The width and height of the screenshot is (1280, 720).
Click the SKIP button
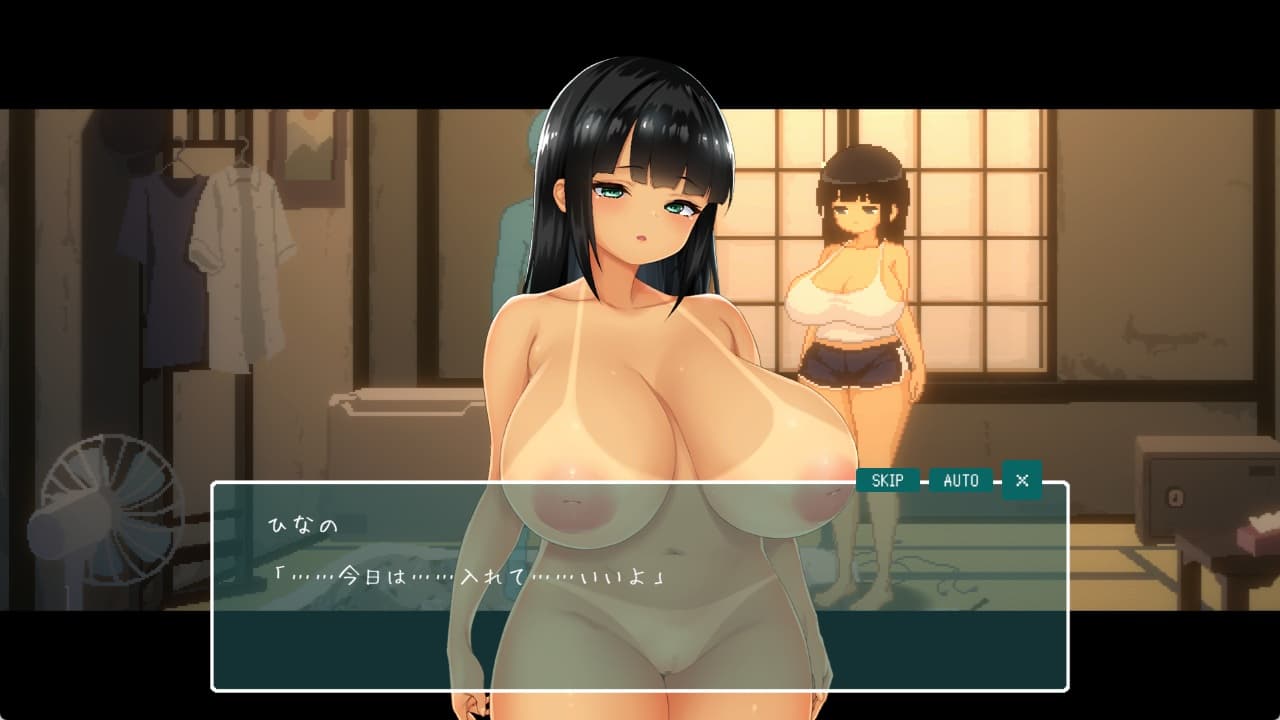coord(887,480)
